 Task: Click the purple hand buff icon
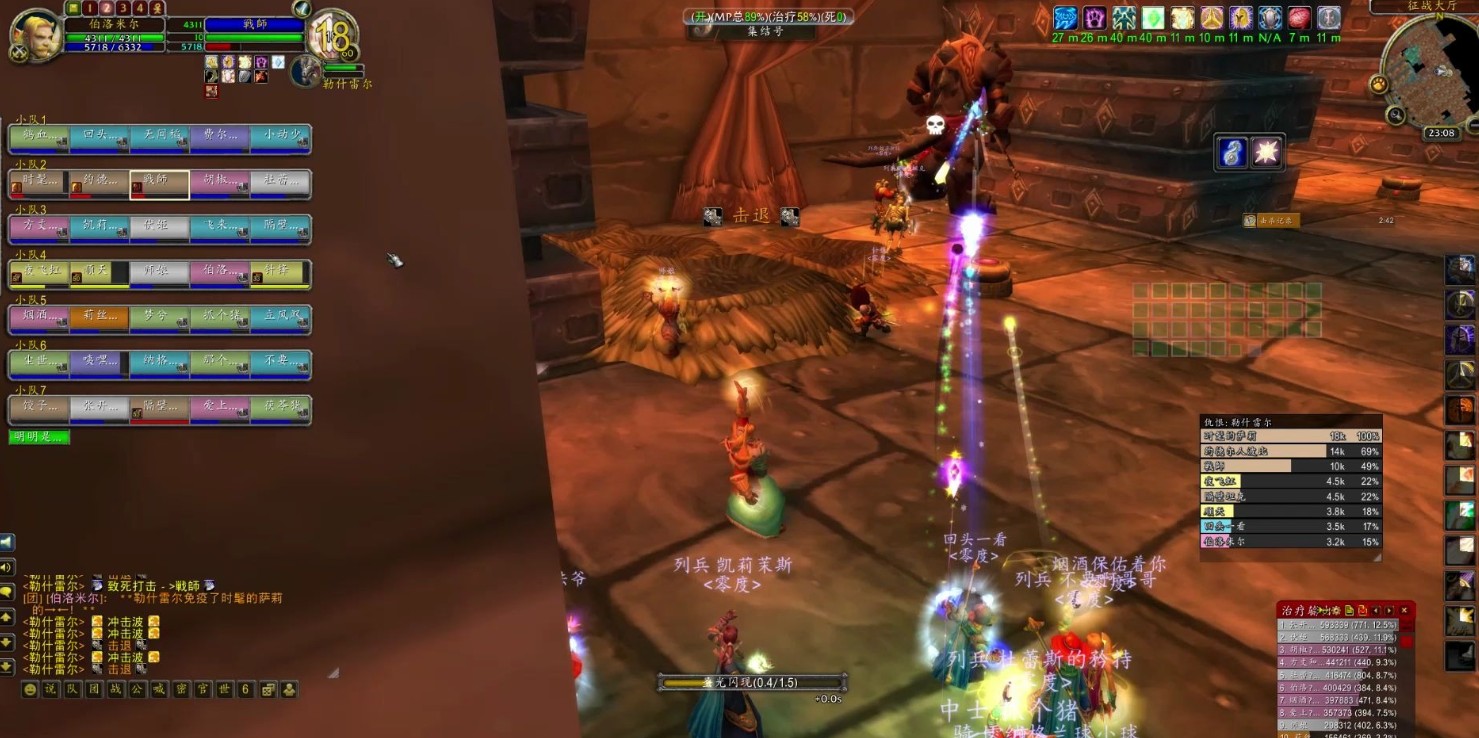pos(1095,18)
